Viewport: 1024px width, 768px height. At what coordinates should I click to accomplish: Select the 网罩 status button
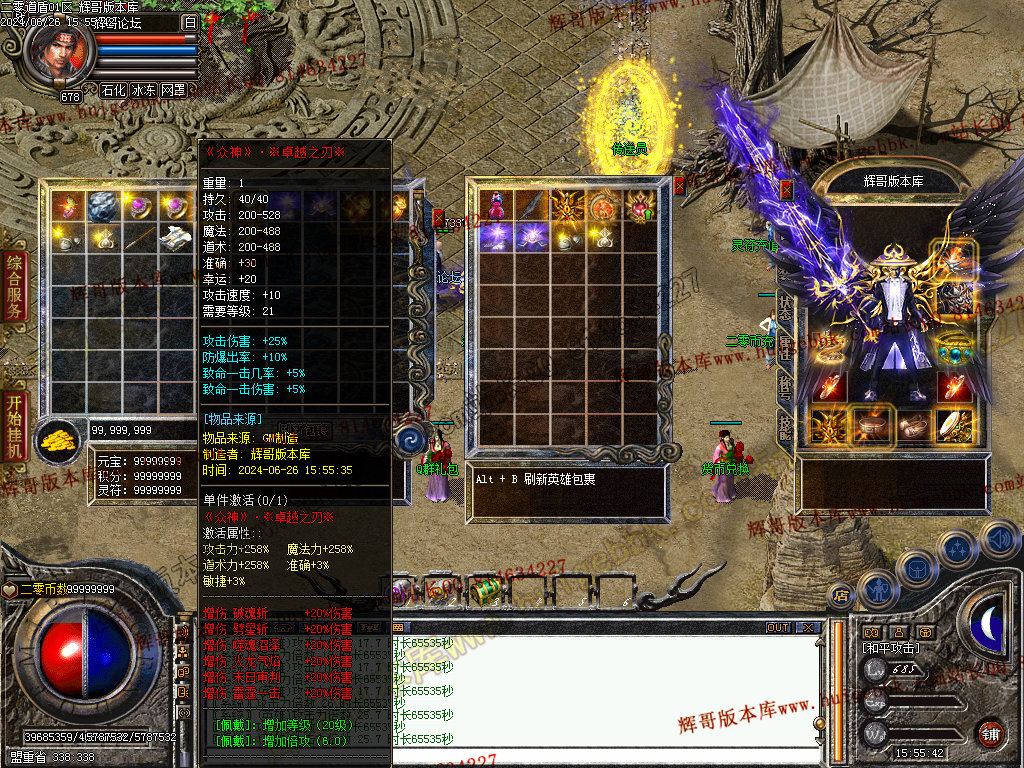click(x=173, y=90)
